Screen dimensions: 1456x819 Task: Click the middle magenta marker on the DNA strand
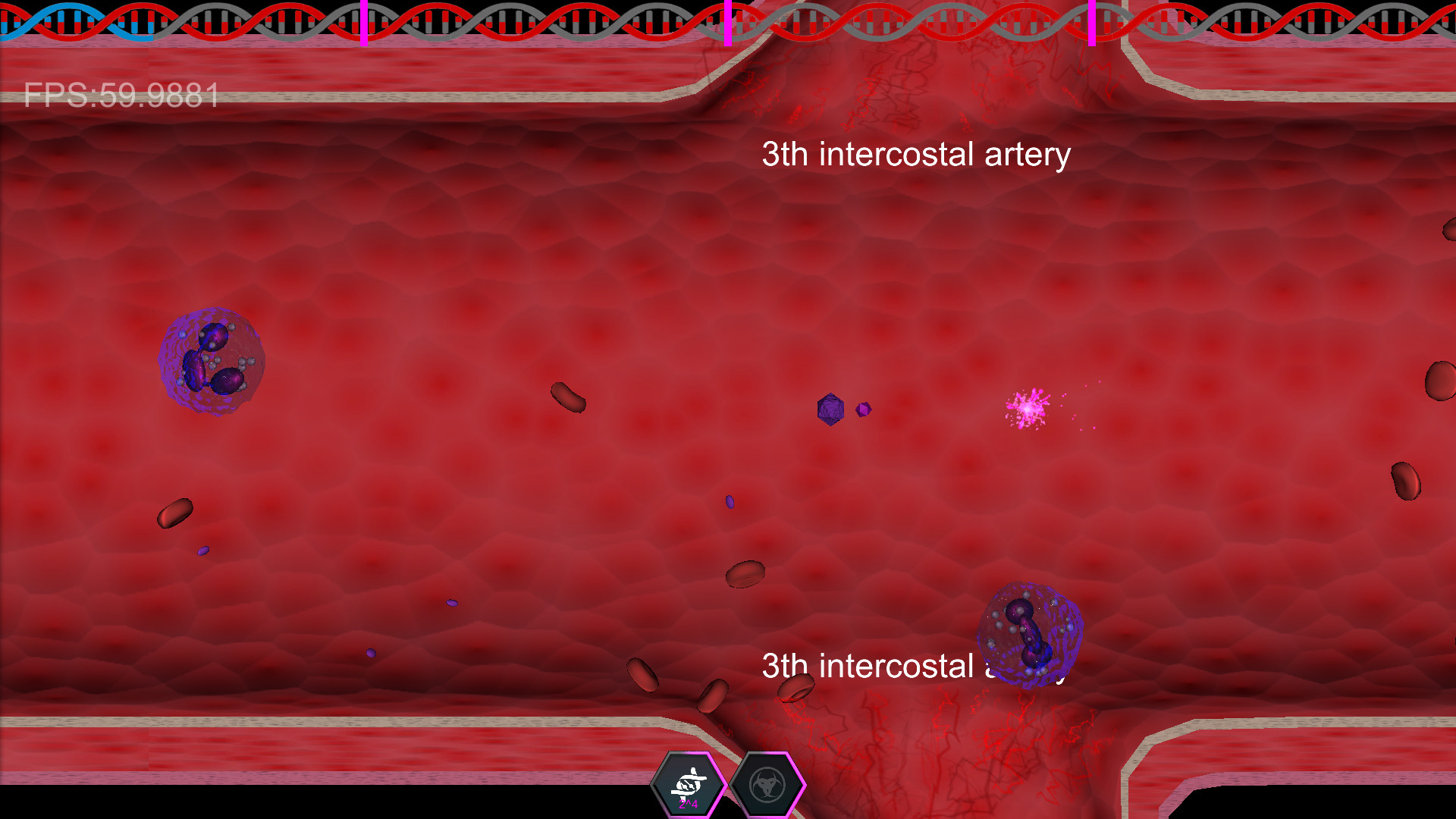click(x=727, y=21)
